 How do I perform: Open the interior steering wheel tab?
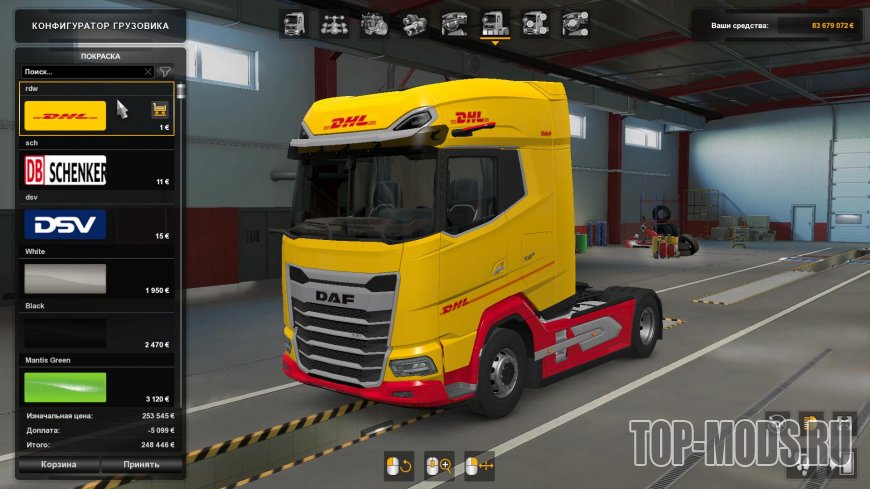(454, 23)
